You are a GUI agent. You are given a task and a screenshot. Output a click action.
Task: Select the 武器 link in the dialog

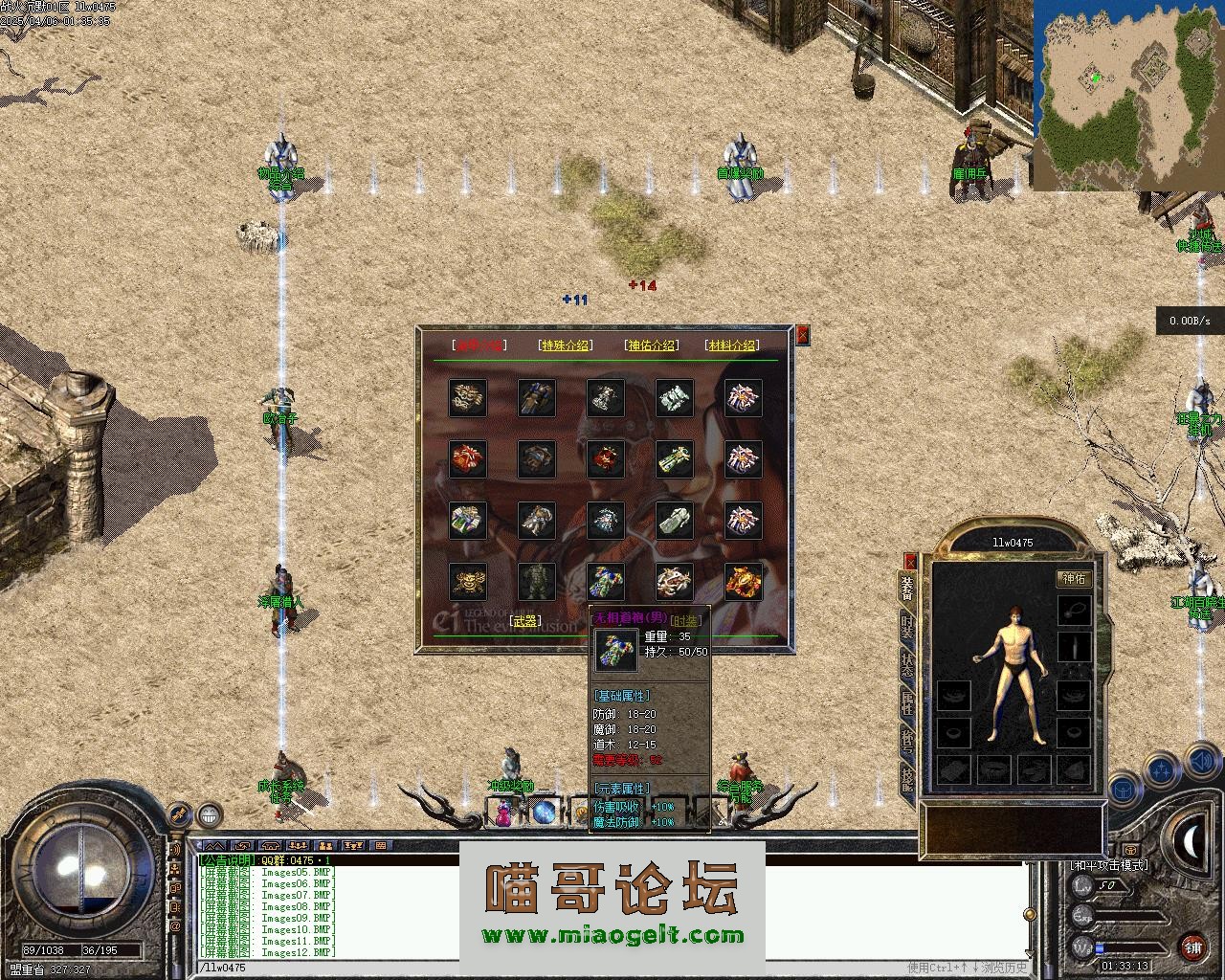tap(525, 621)
